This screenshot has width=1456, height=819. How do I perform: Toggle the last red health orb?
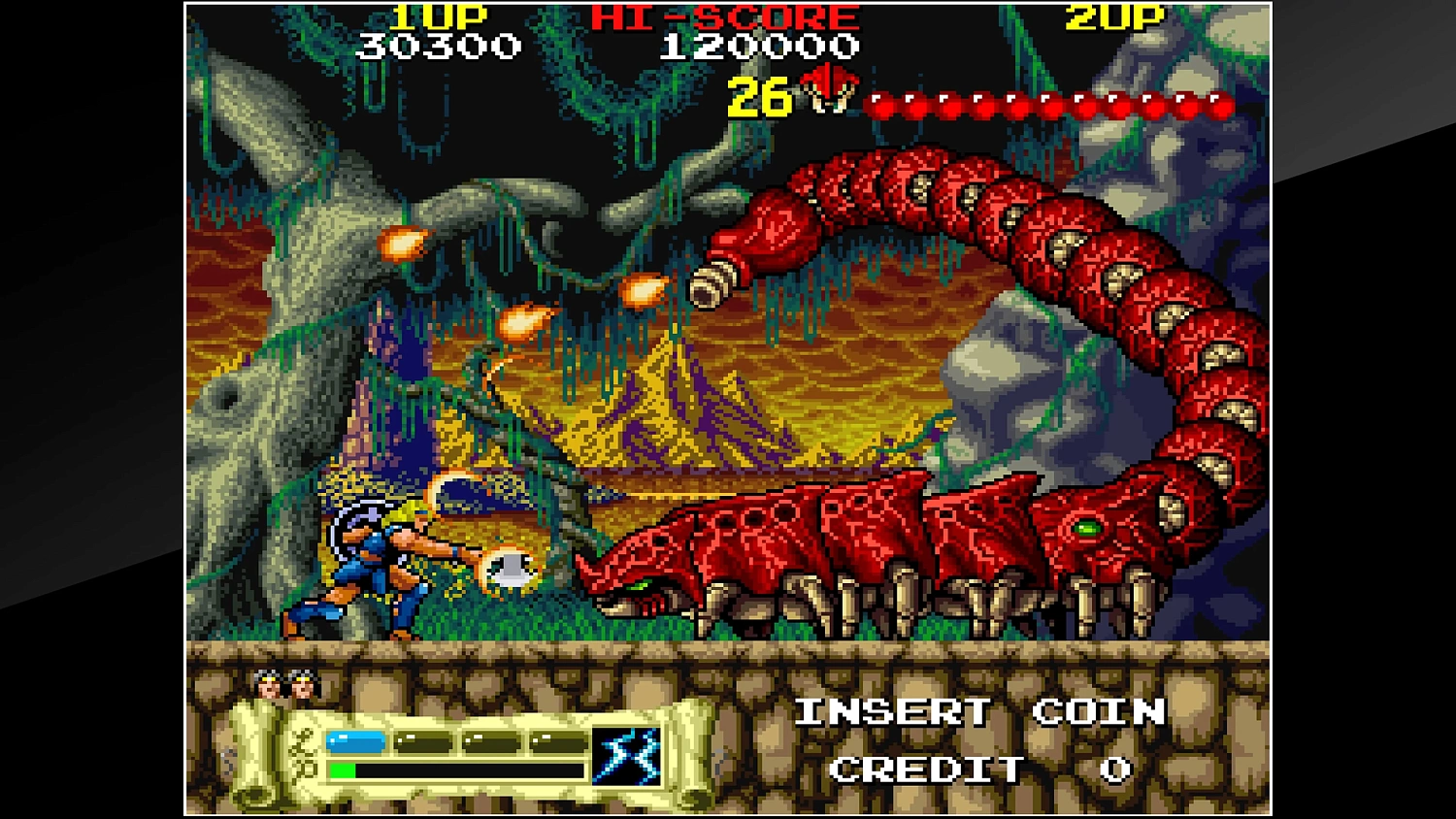pos(1221,102)
